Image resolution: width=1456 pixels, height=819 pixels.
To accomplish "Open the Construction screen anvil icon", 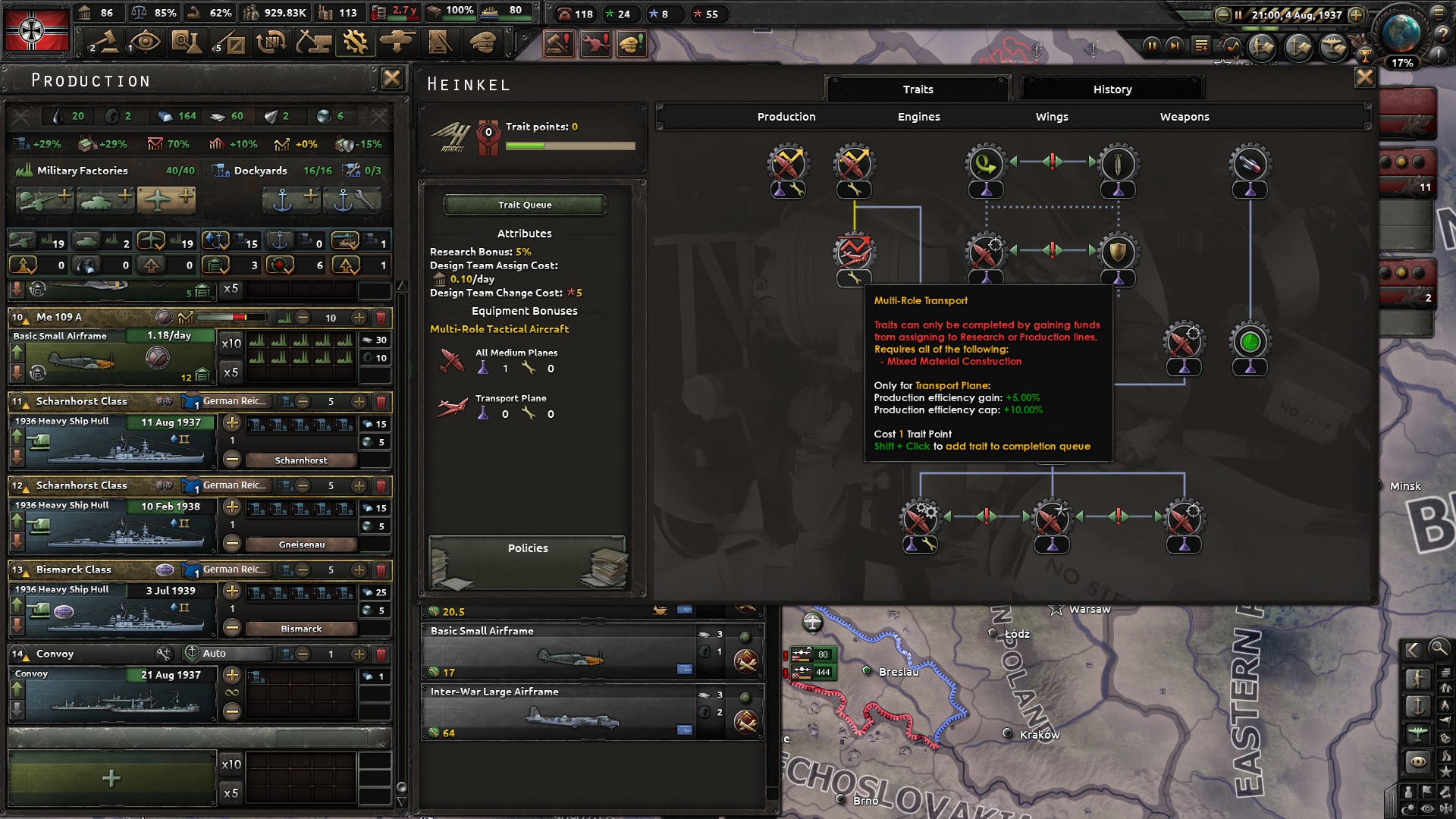I will coord(313,43).
